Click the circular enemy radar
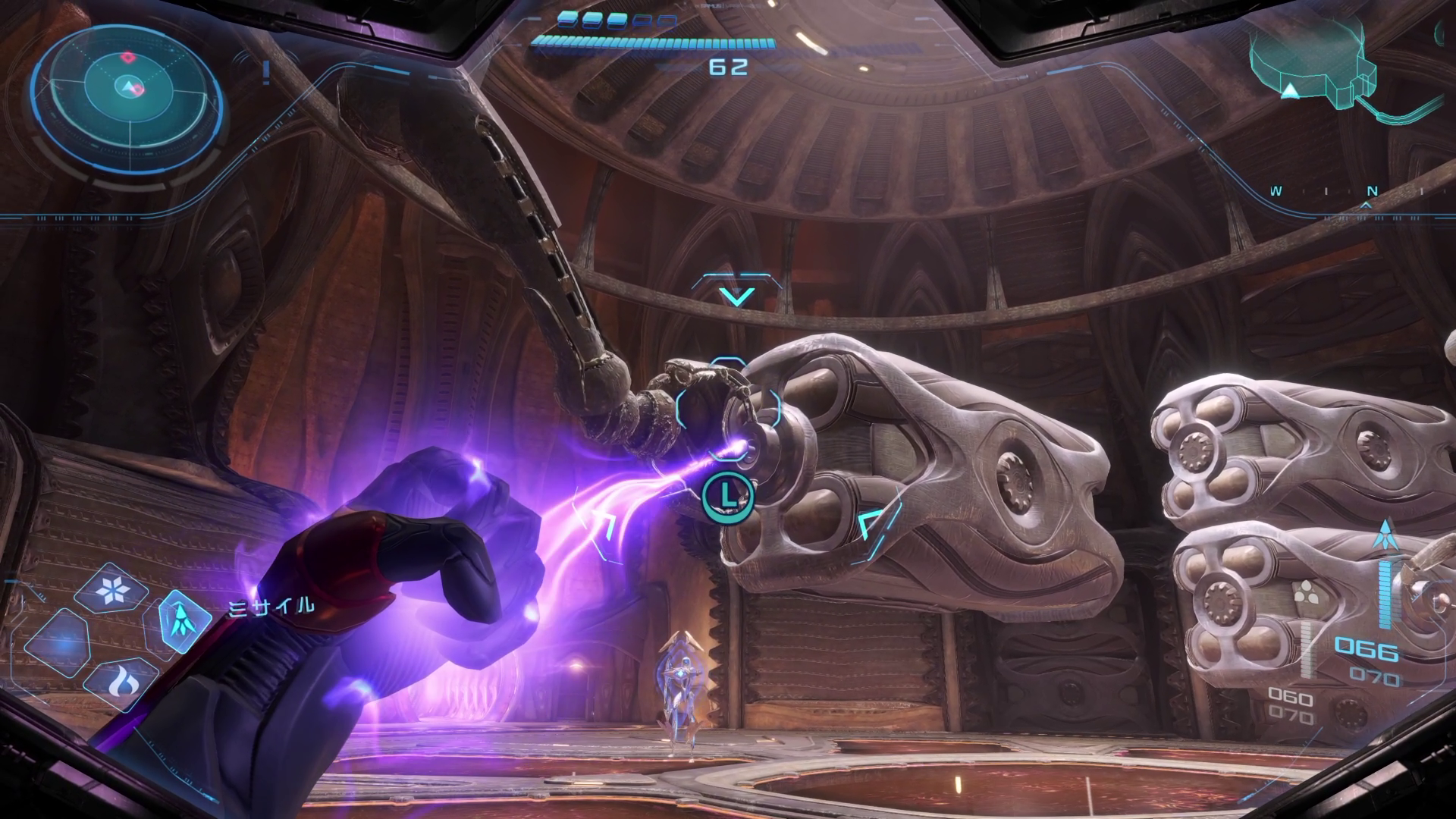The height and width of the screenshot is (819, 1456). (128, 89)
